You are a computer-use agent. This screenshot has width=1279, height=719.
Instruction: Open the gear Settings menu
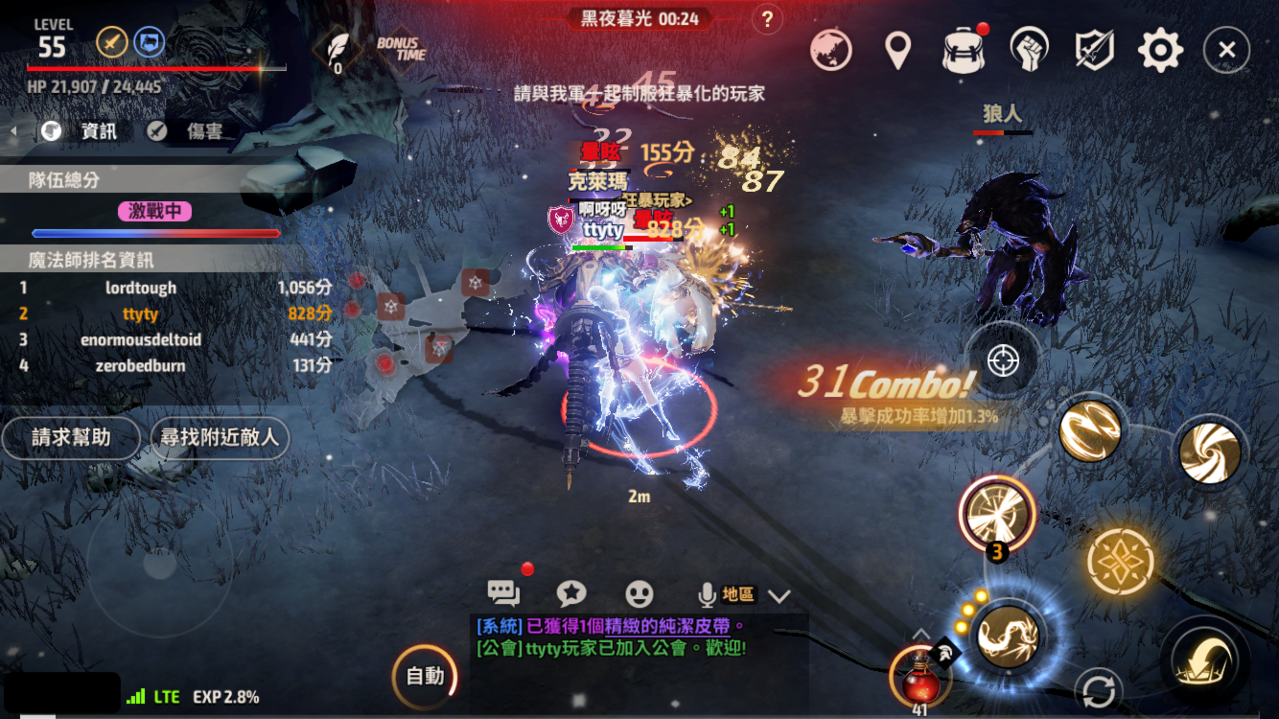1160,50
